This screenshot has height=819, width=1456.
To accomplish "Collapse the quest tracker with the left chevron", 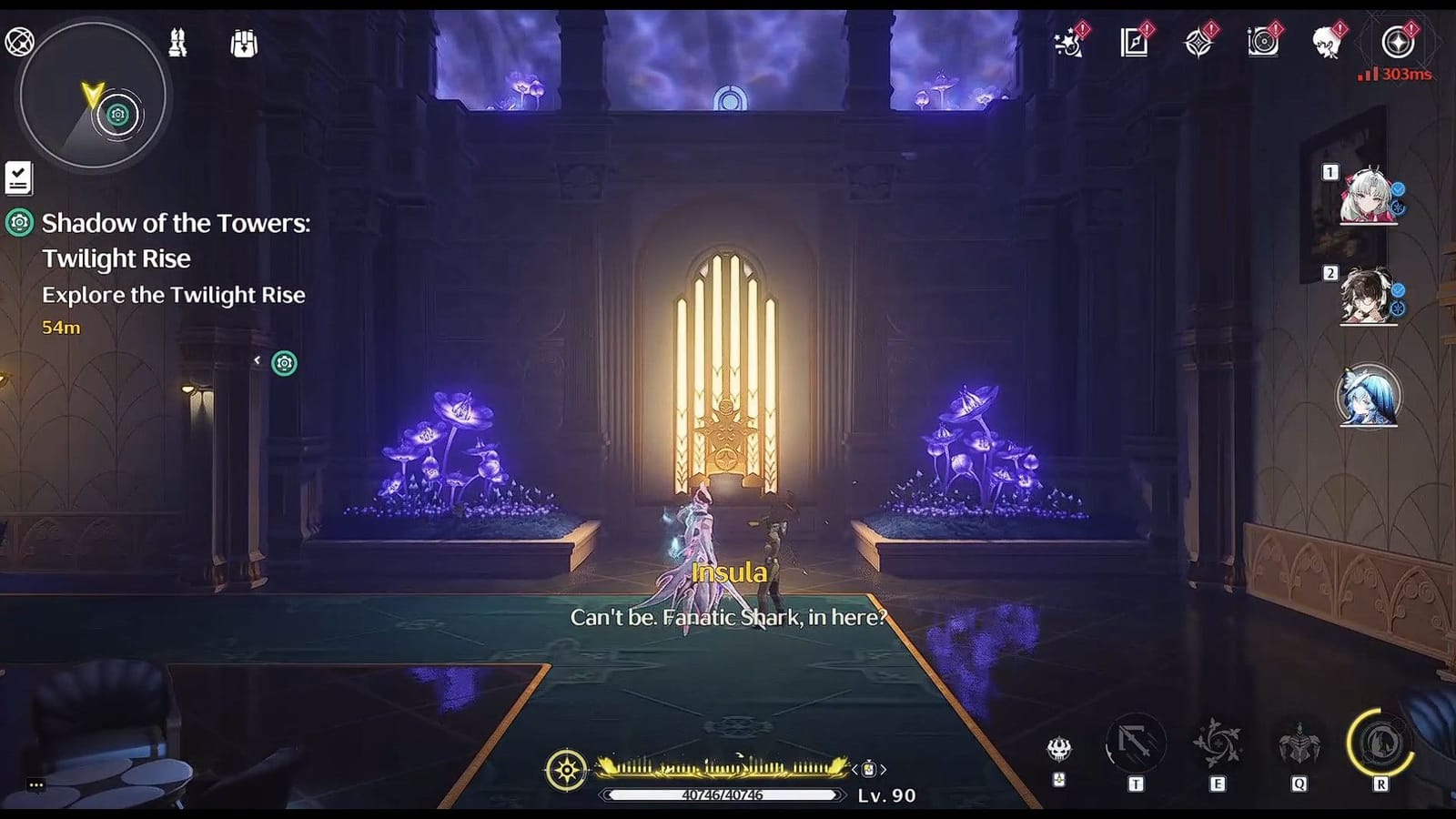I will 258,360.
